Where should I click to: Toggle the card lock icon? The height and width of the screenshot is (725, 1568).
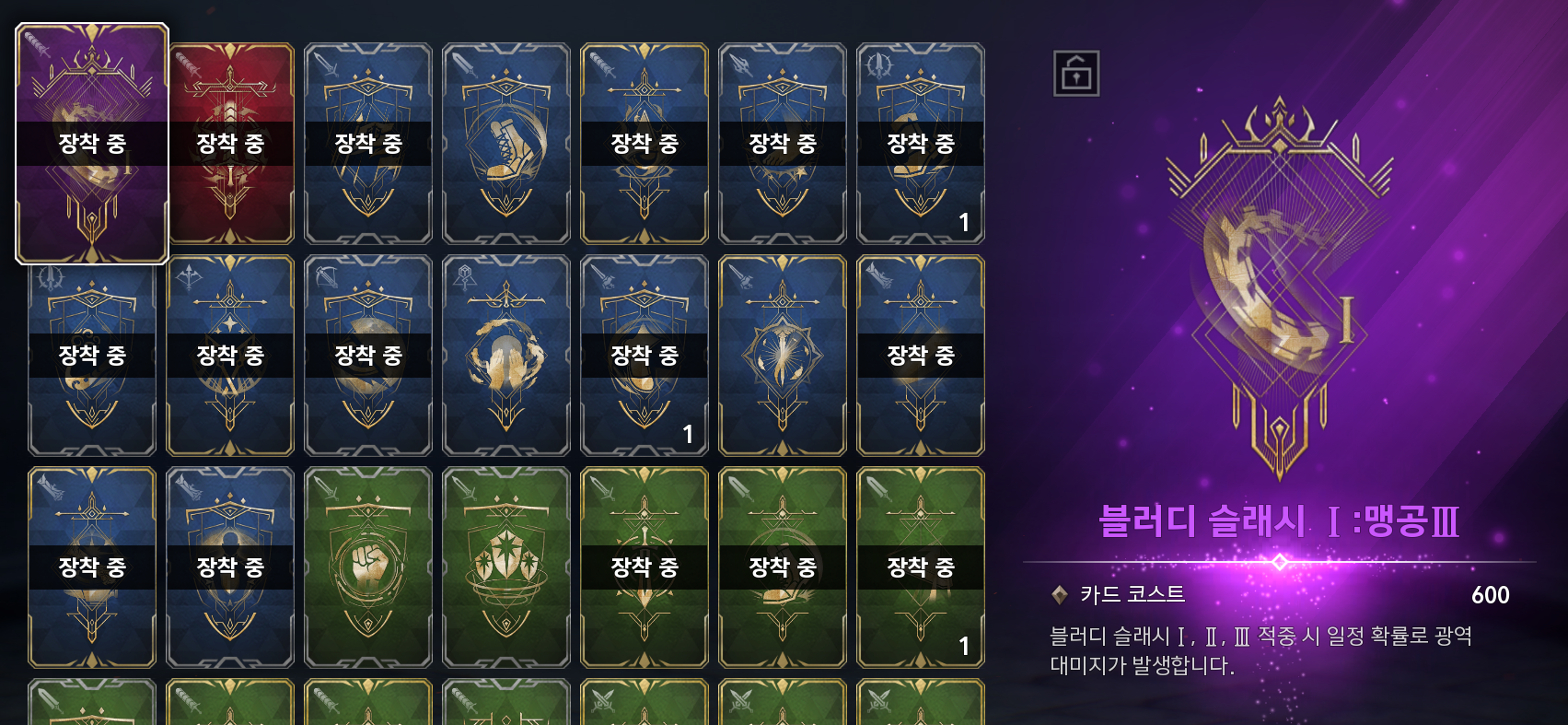[1076, 74]
